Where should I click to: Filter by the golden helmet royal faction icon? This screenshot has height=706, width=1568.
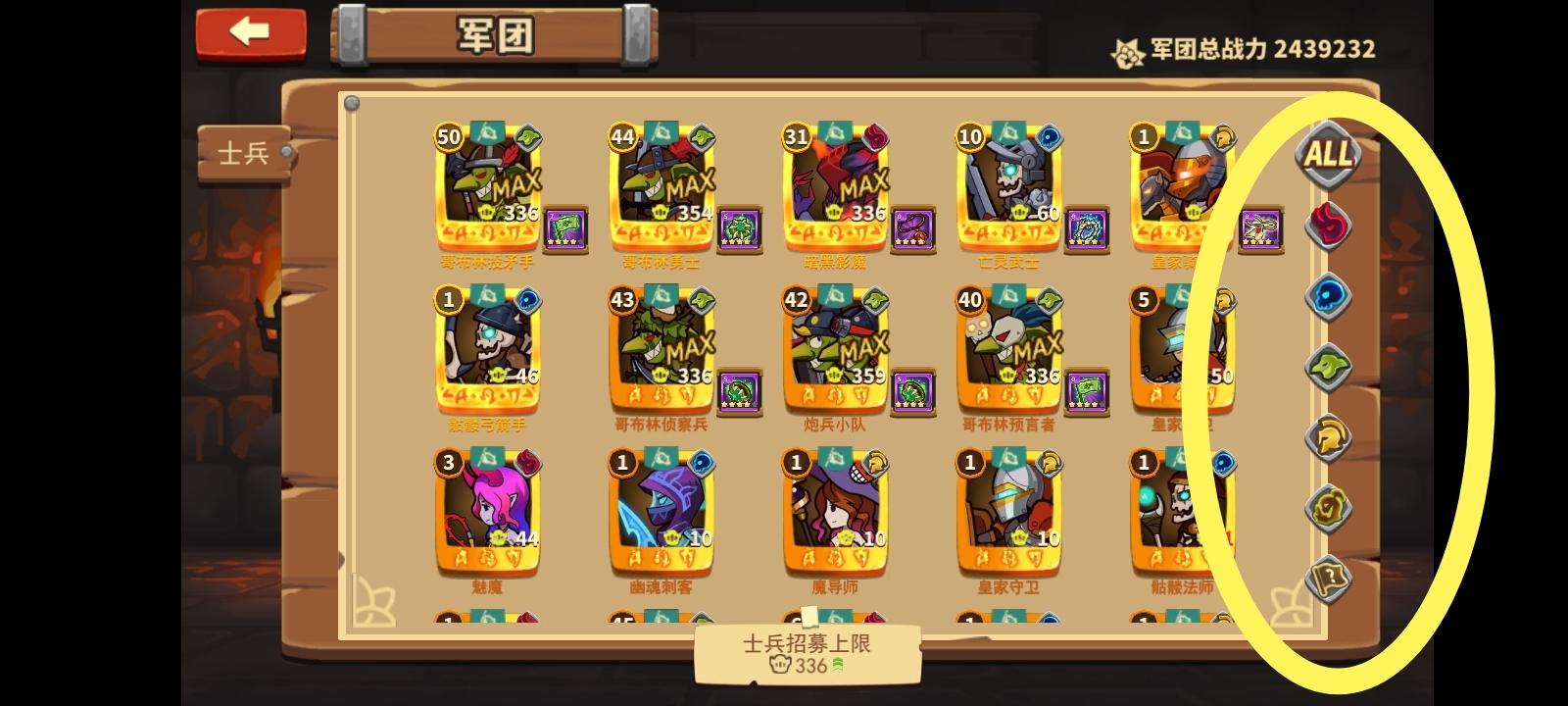1330,439
